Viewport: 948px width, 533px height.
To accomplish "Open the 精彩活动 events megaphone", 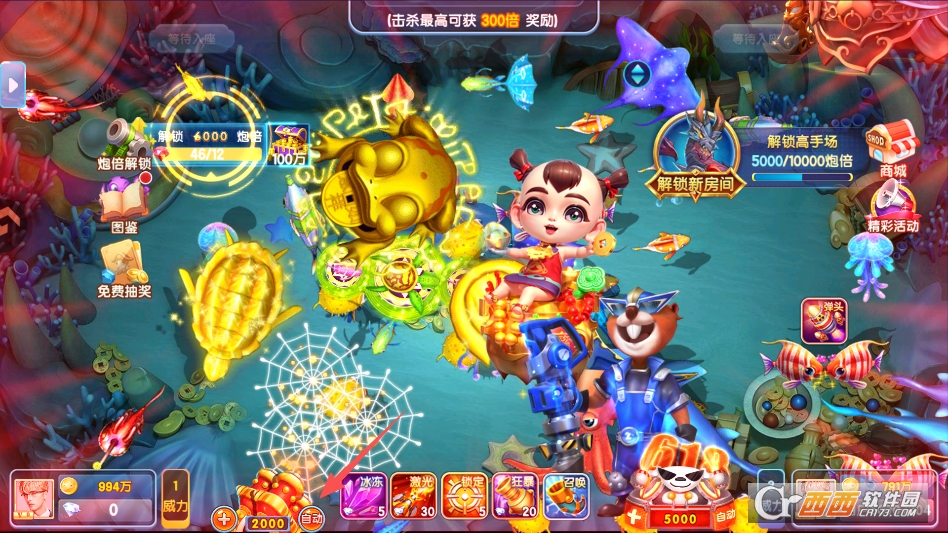I will coord(892,206).
